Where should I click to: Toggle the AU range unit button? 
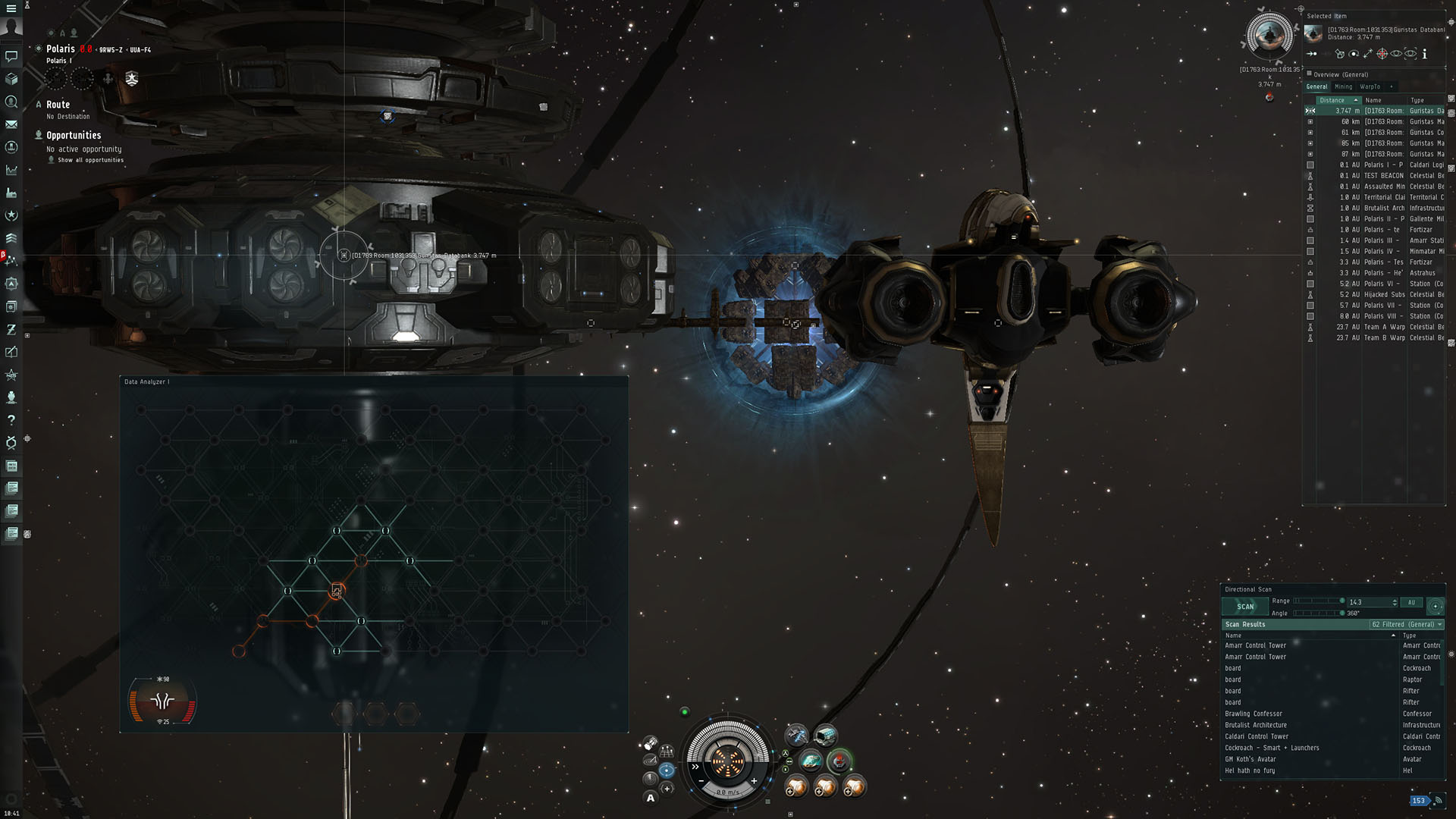1411,603
